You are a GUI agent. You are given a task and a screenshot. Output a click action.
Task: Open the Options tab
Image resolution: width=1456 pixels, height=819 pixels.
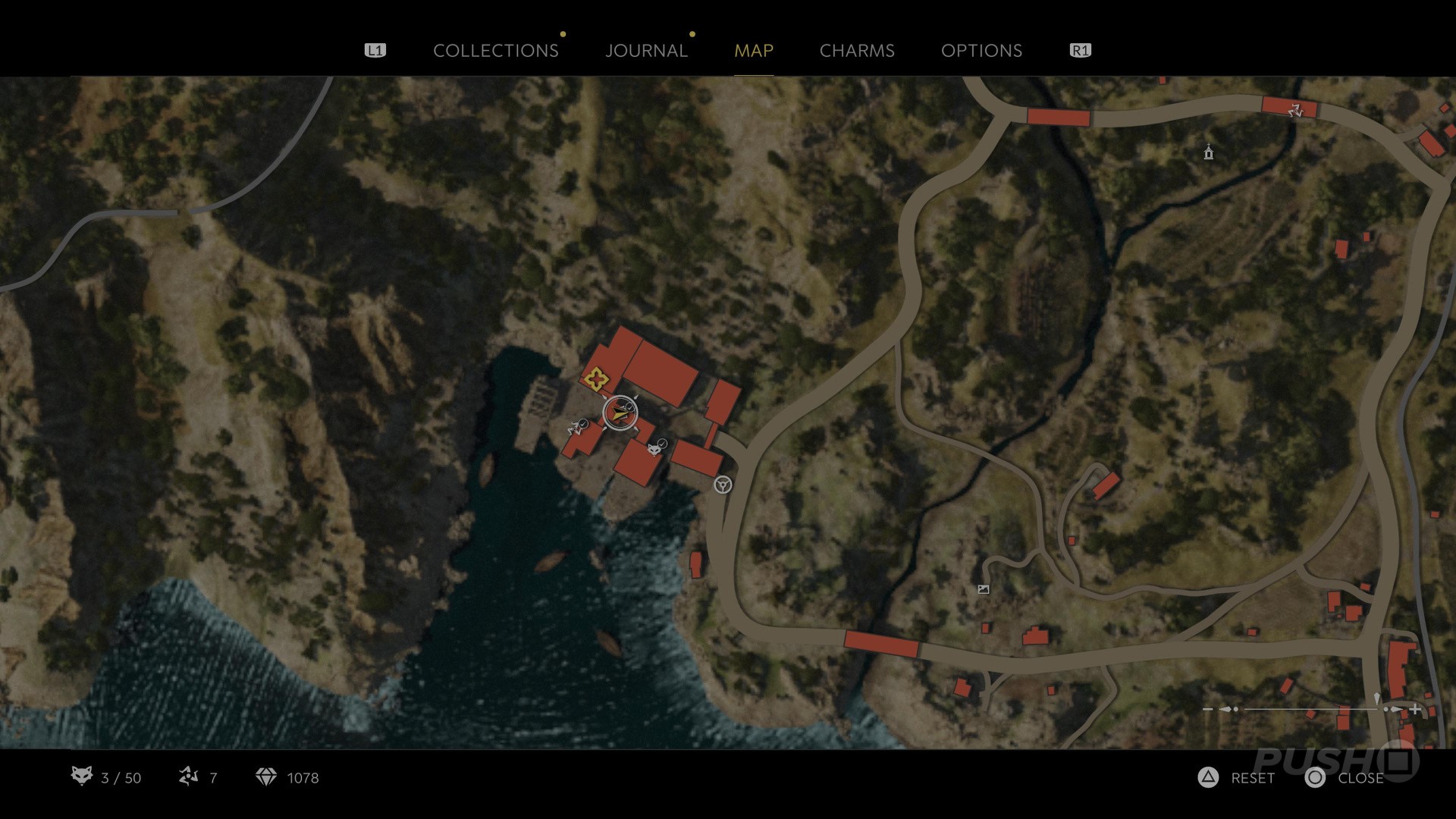[981, 51]
